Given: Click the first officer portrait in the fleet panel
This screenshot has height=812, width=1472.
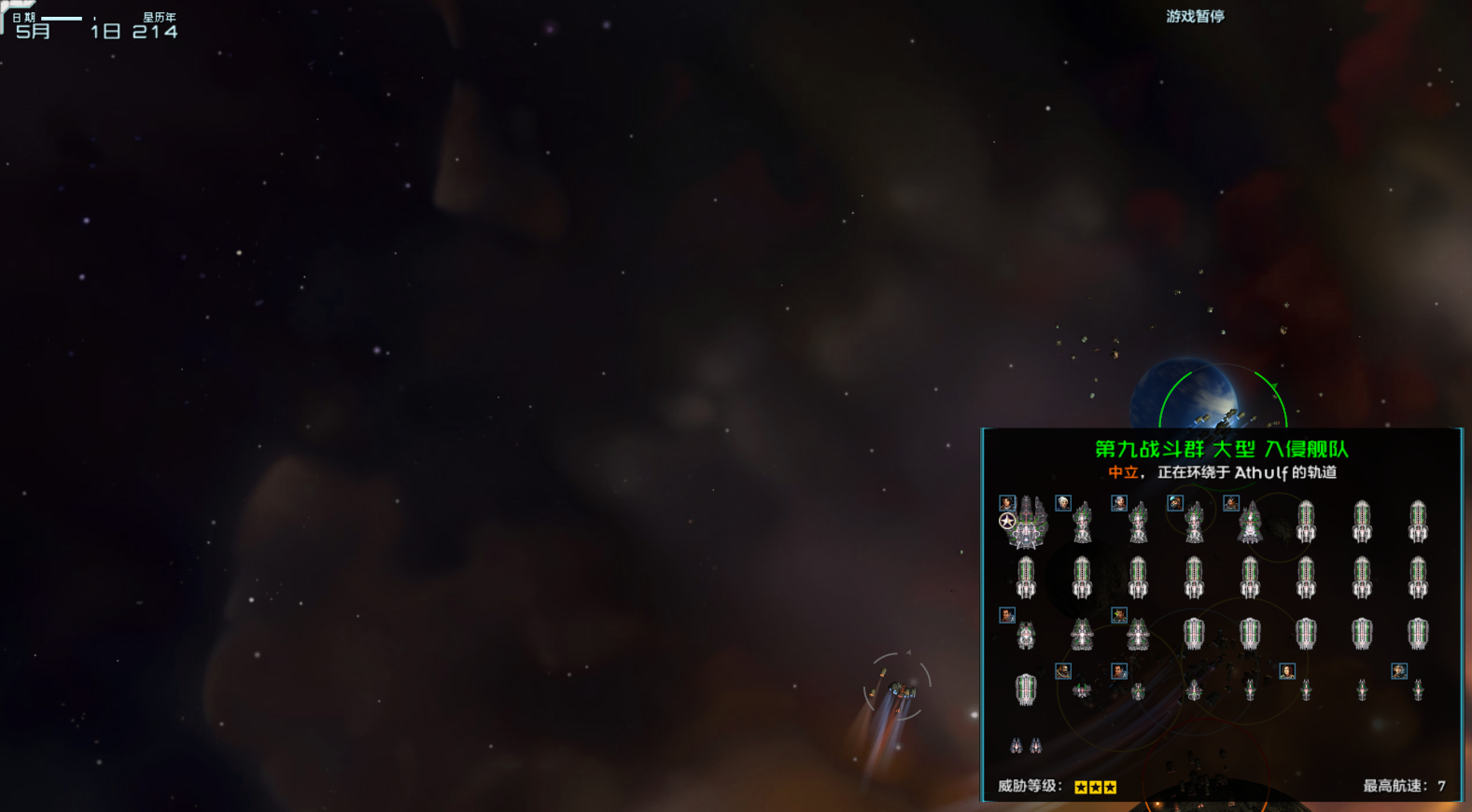Looking at the screenshot, I should pos(1005,503).
